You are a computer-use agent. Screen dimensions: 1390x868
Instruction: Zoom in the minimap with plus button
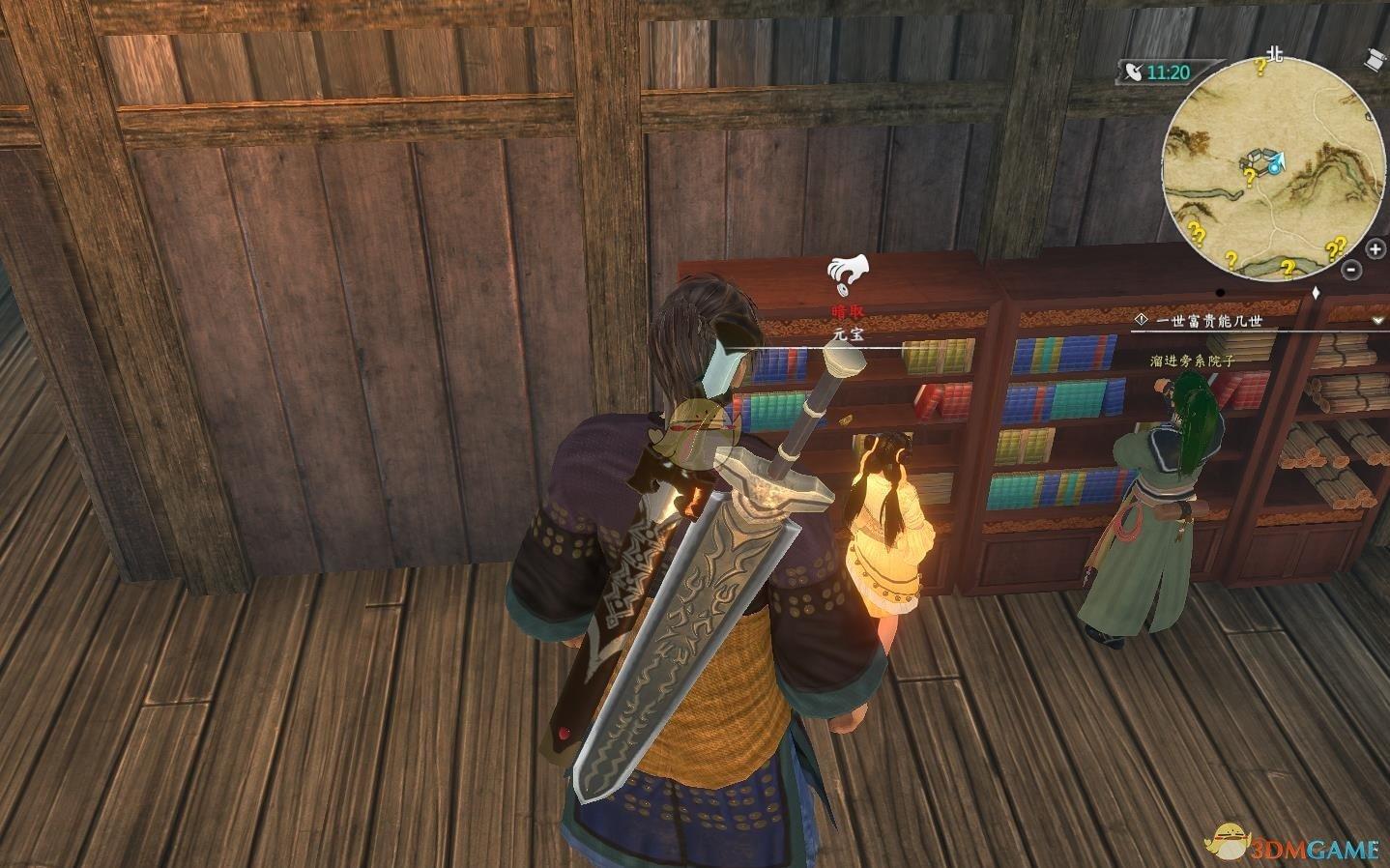click(x=1376, y=250)
